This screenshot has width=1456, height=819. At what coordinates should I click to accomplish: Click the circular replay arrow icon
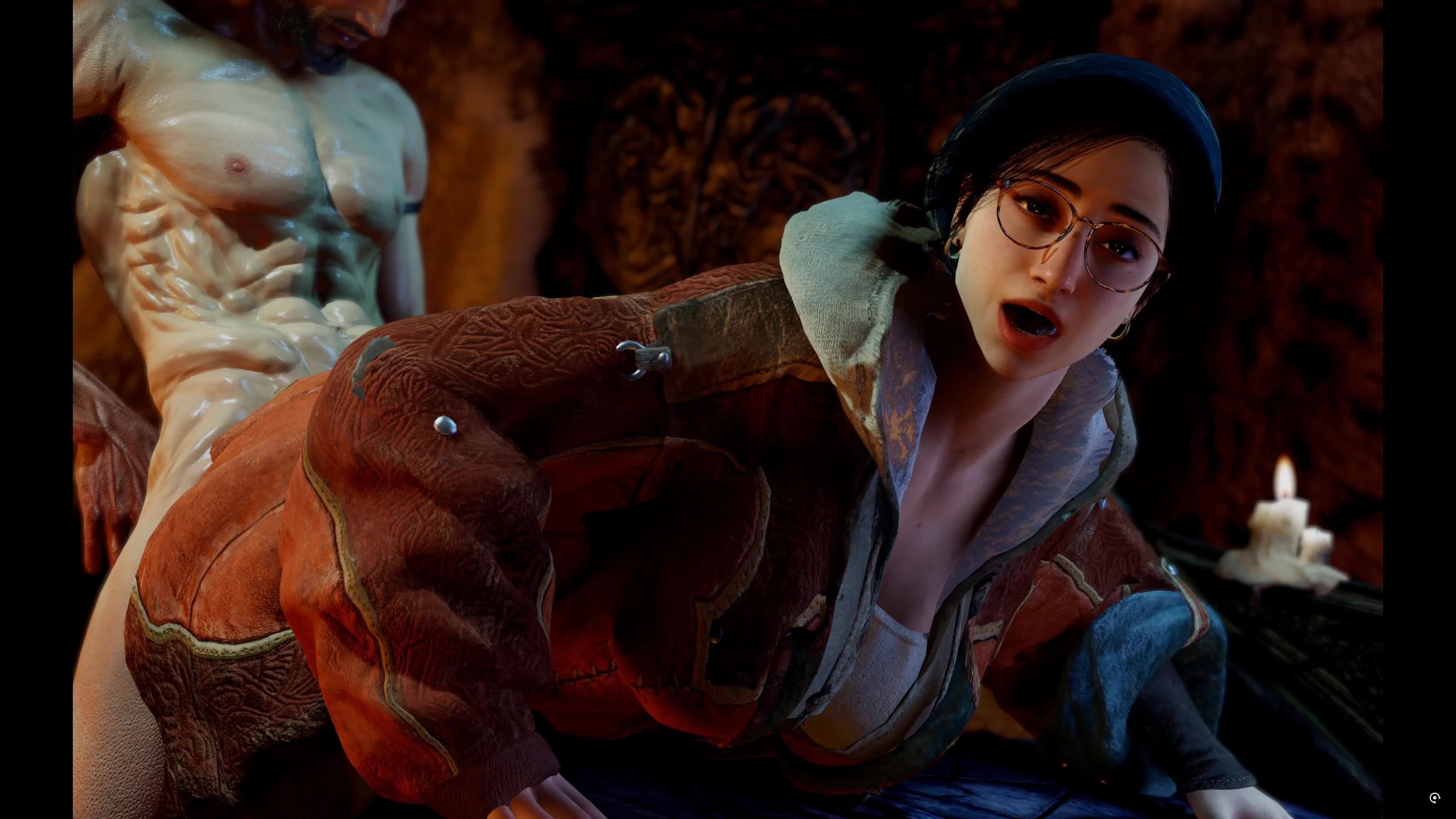pyautogui.click(x=1434, y=797)
